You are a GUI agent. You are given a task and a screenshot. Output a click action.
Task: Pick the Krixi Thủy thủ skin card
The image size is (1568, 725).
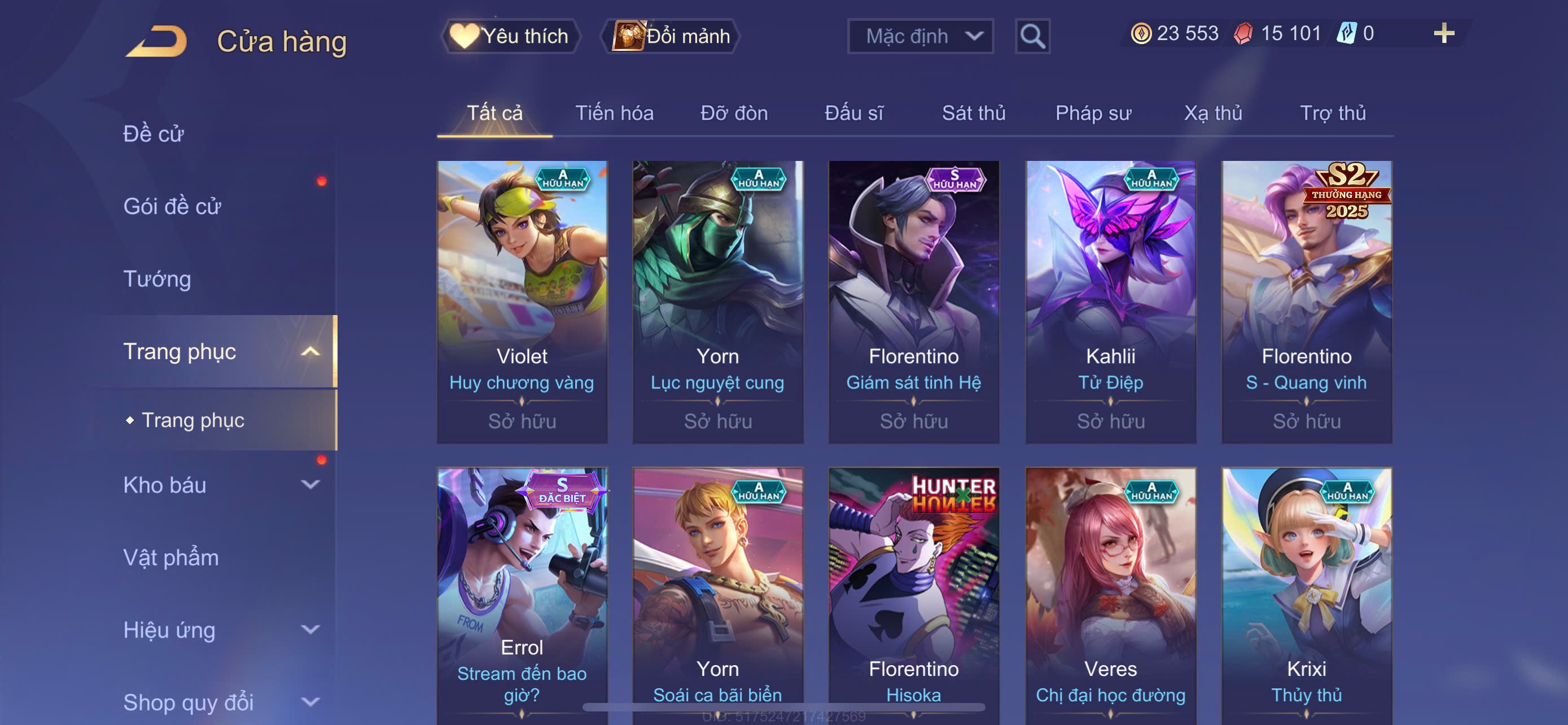tap(1306, 593)
